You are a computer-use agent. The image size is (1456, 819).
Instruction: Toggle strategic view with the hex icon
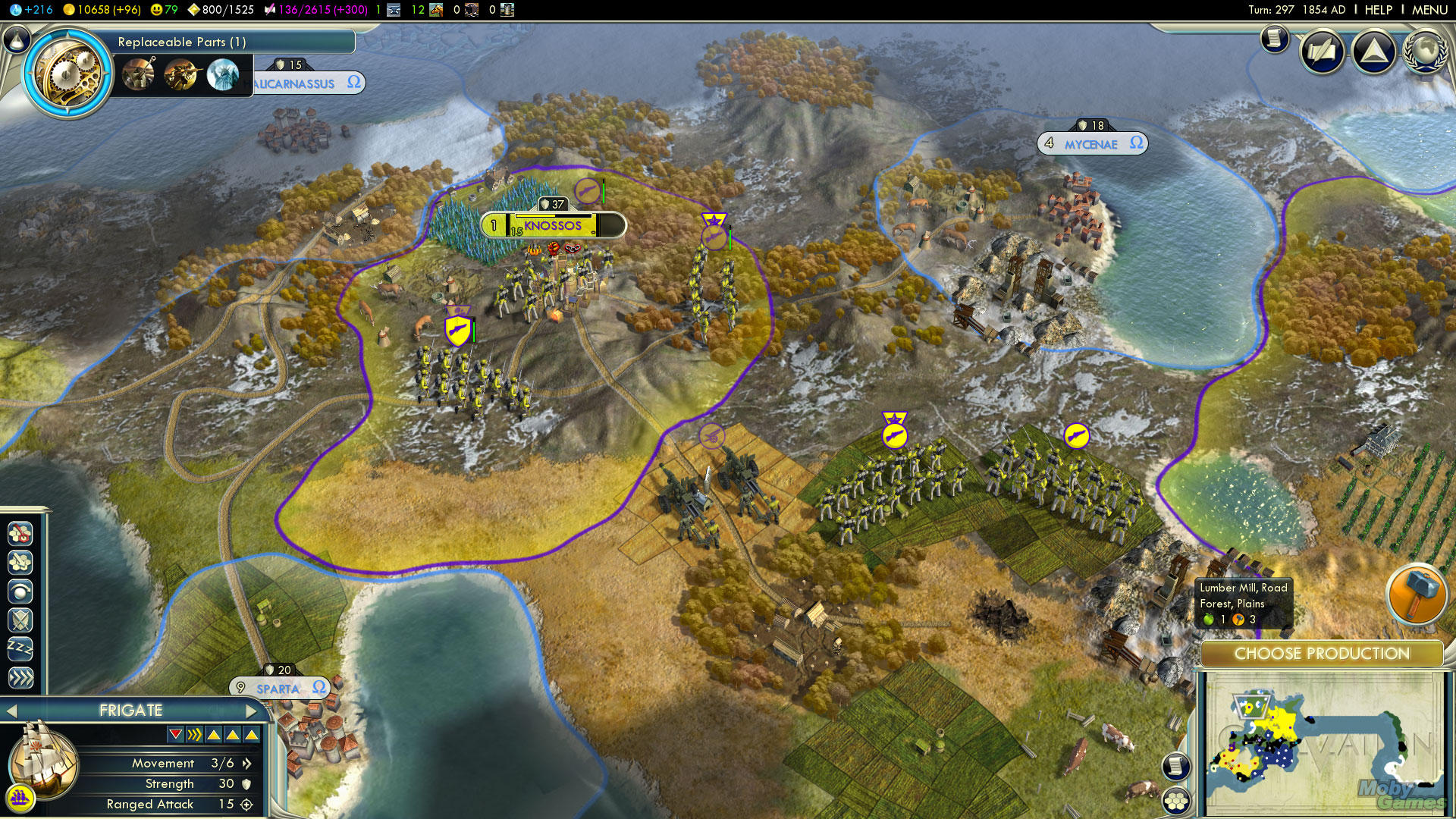click(1176, 800)
